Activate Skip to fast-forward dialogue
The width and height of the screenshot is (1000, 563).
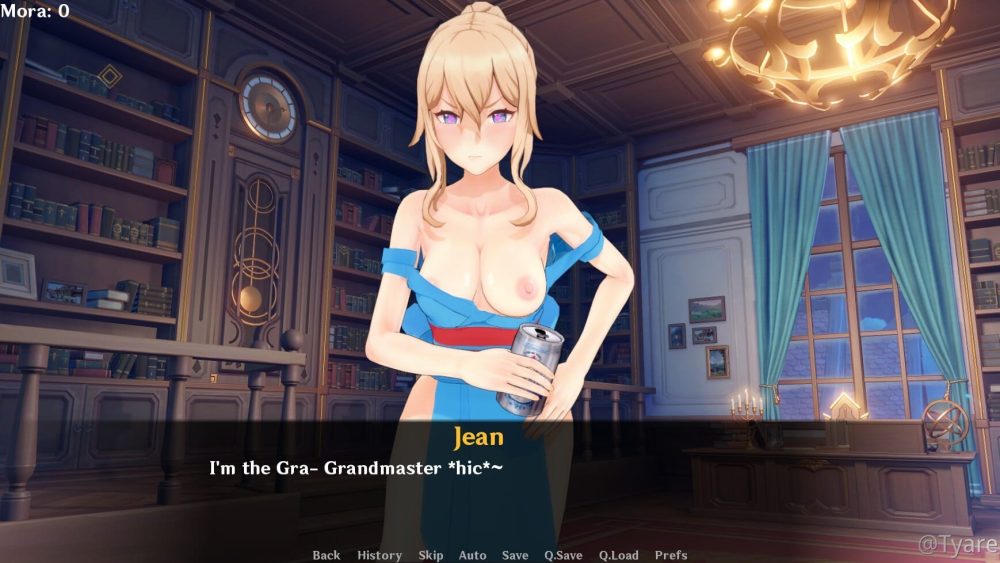point(431,555)
